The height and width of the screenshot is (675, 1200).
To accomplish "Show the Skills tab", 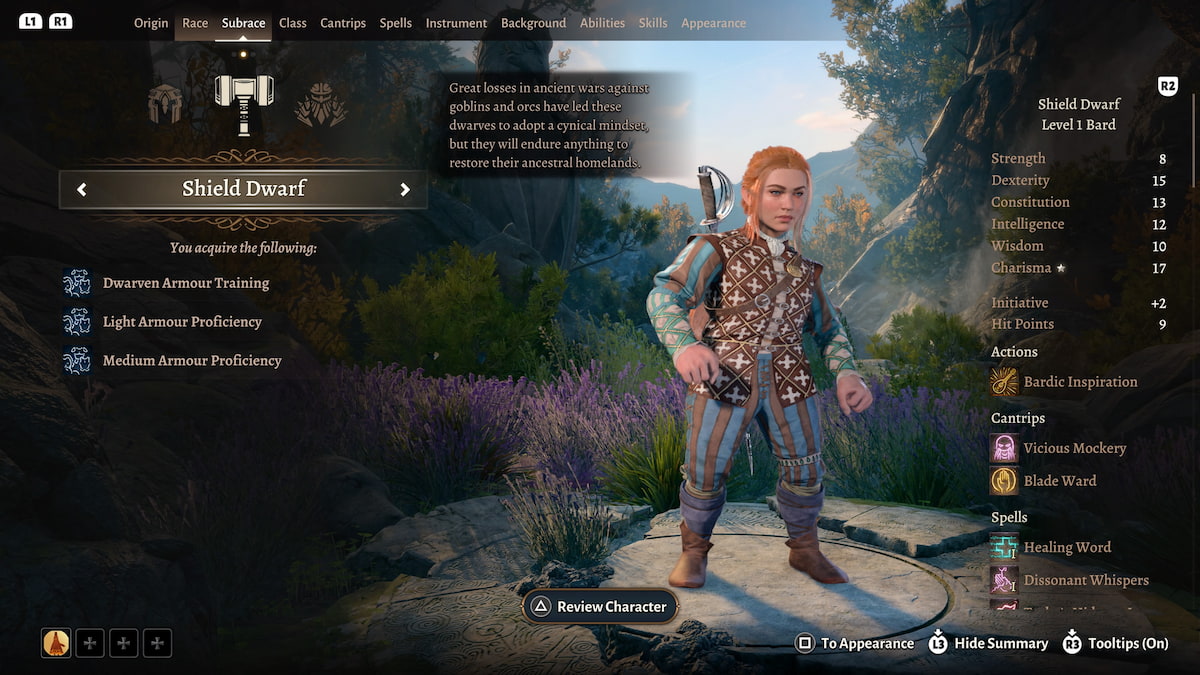I will [653, 23].
